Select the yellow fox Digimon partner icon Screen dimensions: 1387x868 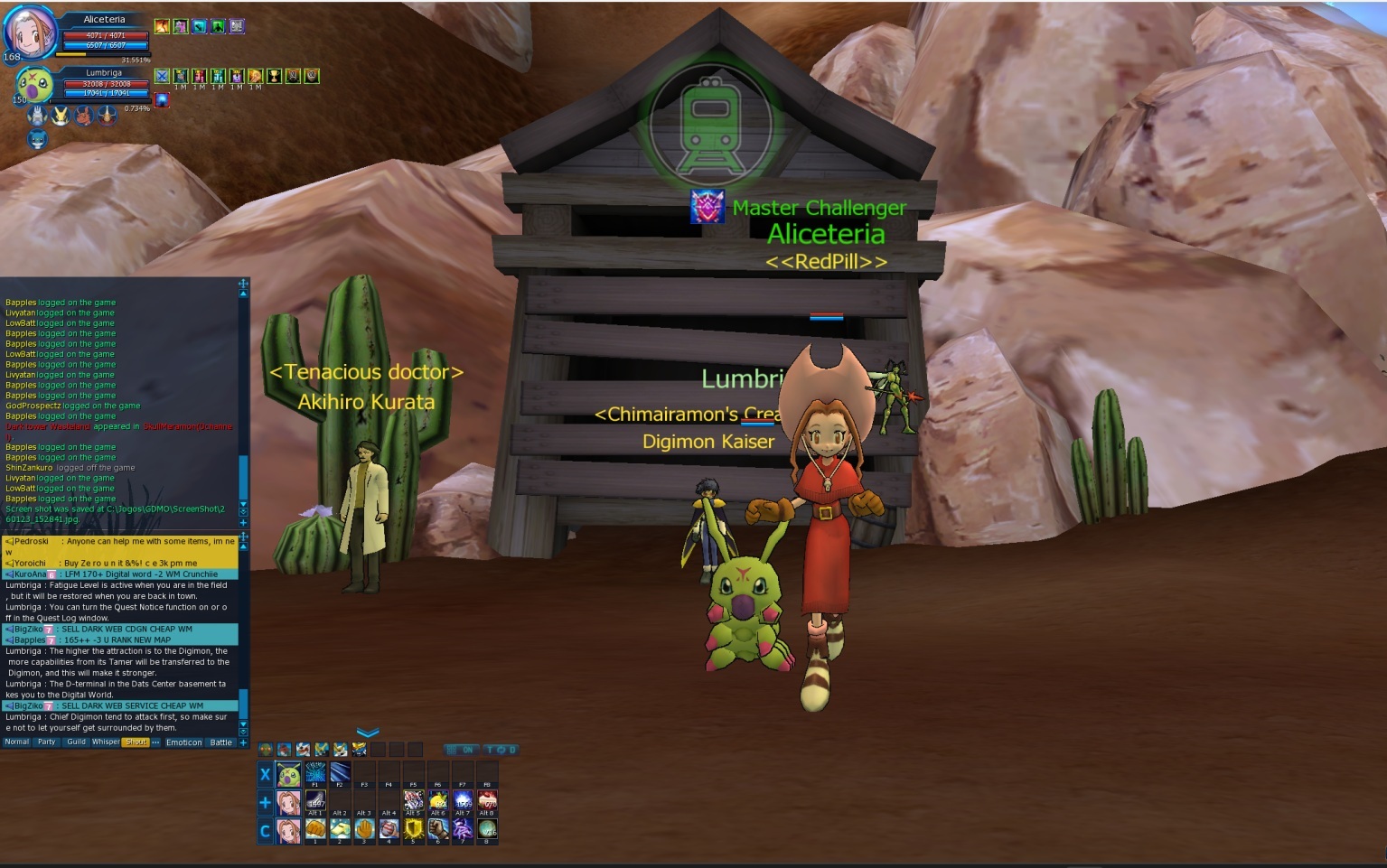(61, 116)
